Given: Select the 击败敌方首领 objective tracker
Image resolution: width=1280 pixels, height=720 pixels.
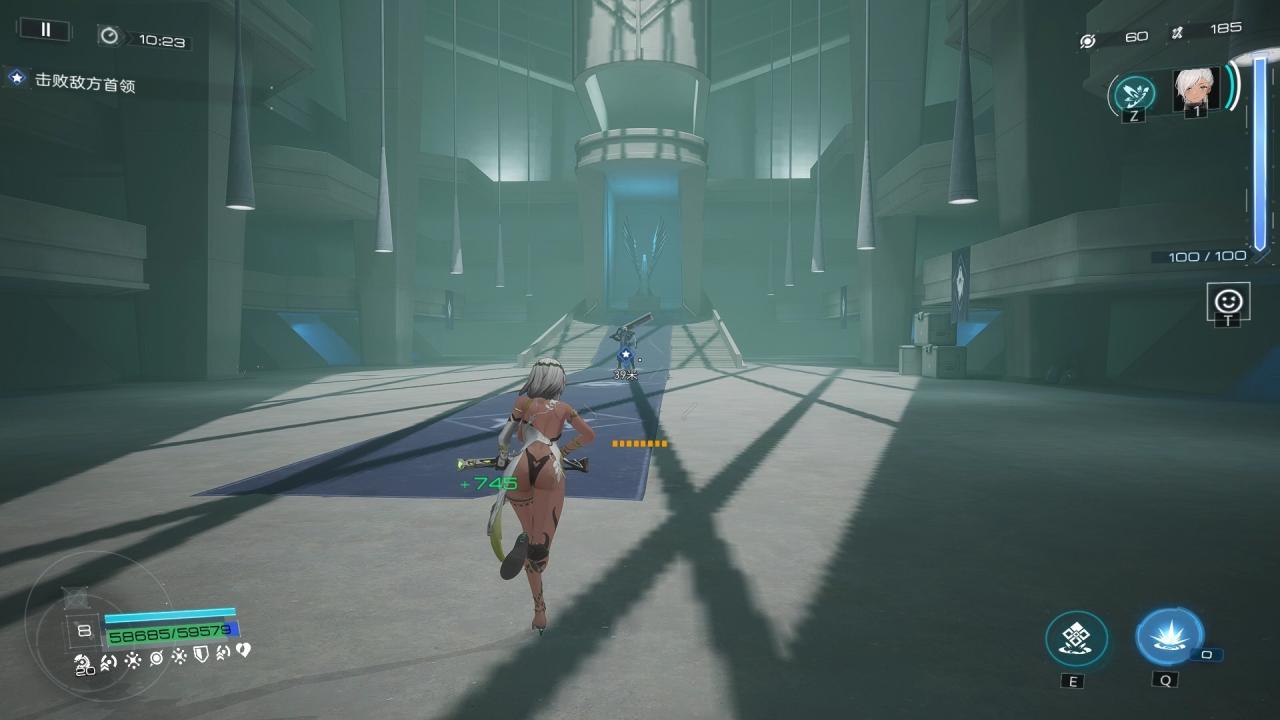Looking at the screenshot, I should [x=84, y=82].
